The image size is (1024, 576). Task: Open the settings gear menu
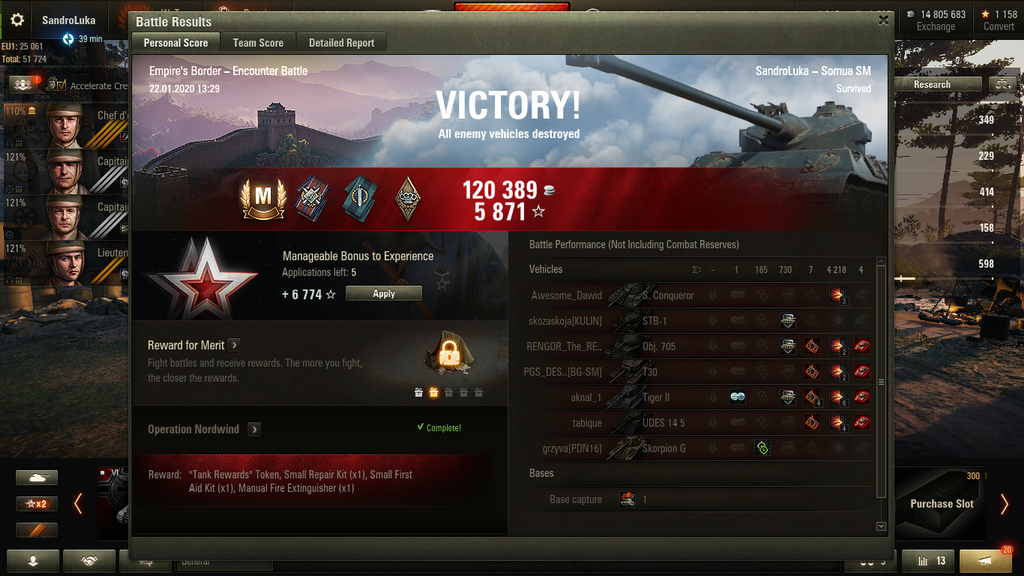(x=17, y=20)
